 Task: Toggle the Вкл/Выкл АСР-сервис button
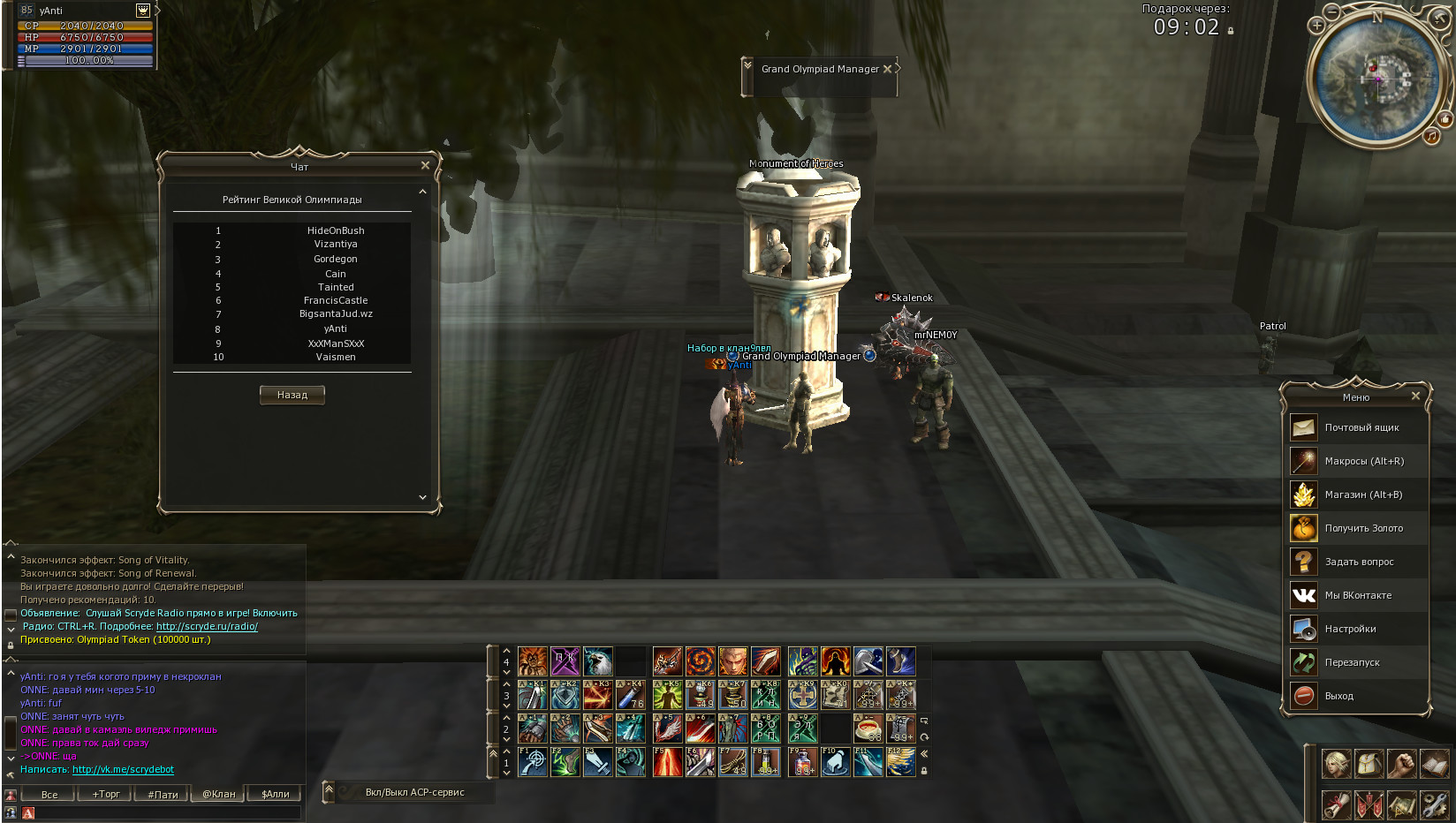point(414,792)
